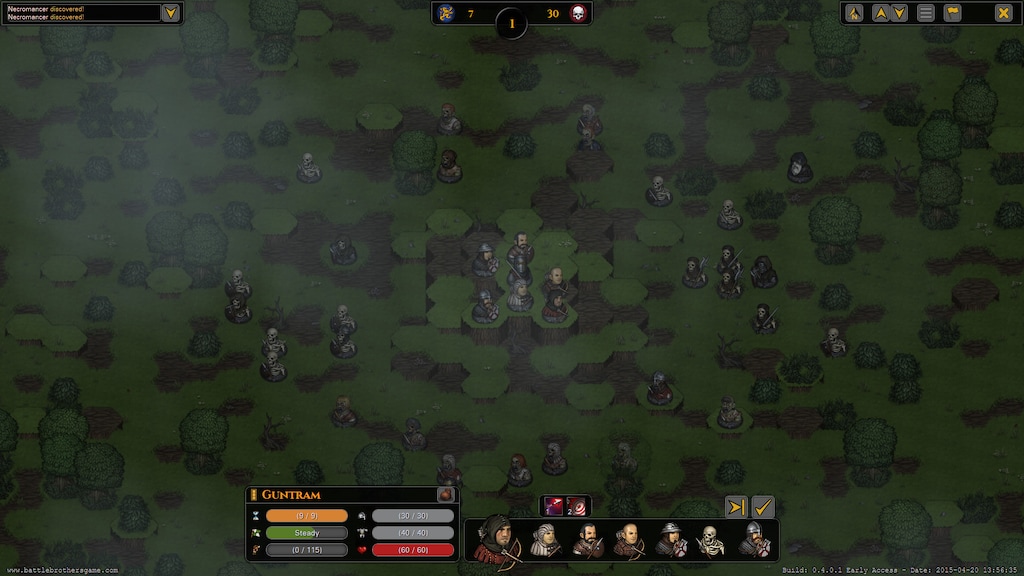The height and width of the screenshot is (576, 1024).
Task: Raise the camera level with the up arrow
Action: pos(880,13)
